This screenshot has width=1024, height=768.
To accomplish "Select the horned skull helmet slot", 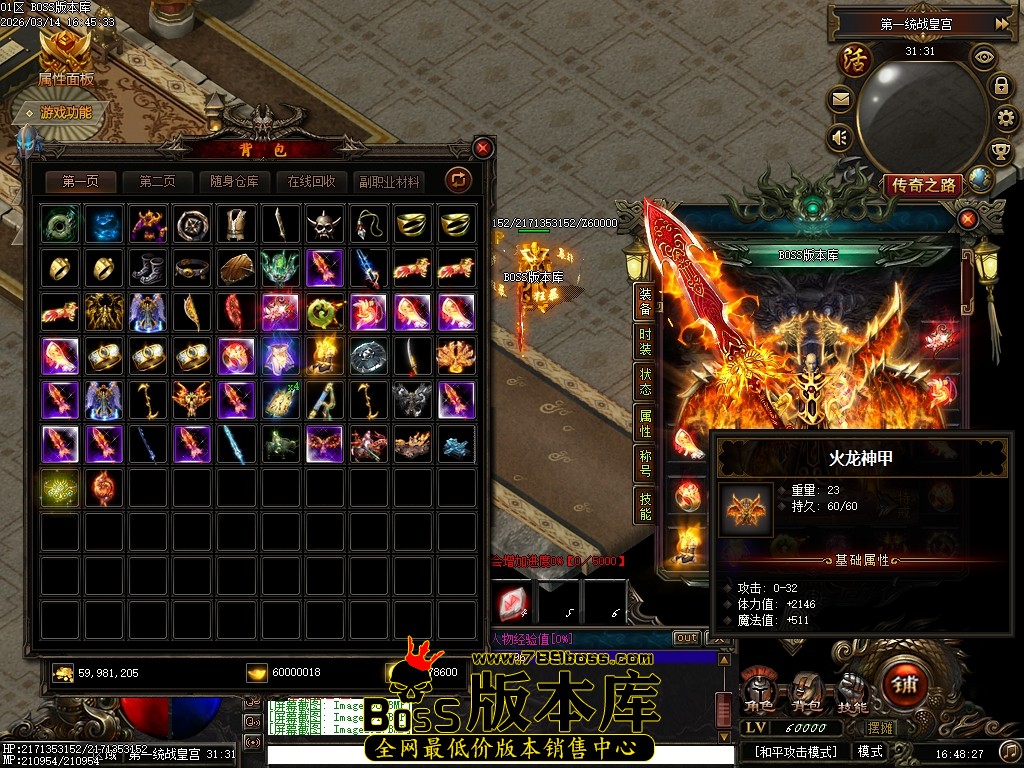I will 325,224.
